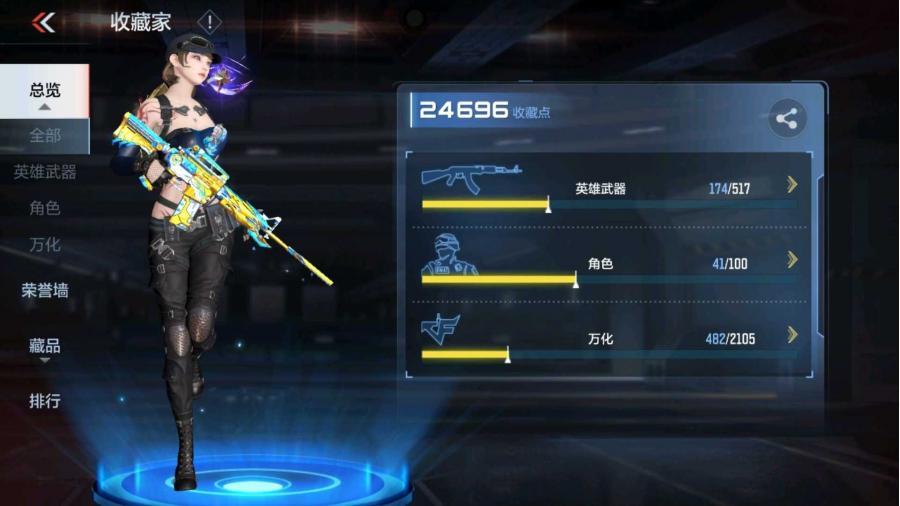View the 排行 ranking tab
This screenshot has width=900, height=506.
(44, 401)
